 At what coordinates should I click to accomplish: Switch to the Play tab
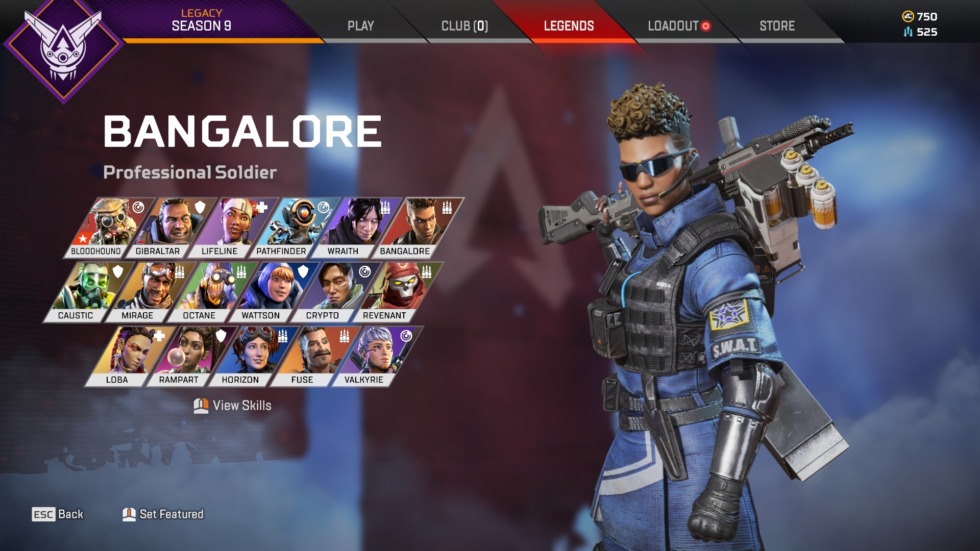[x=360, y=26]
